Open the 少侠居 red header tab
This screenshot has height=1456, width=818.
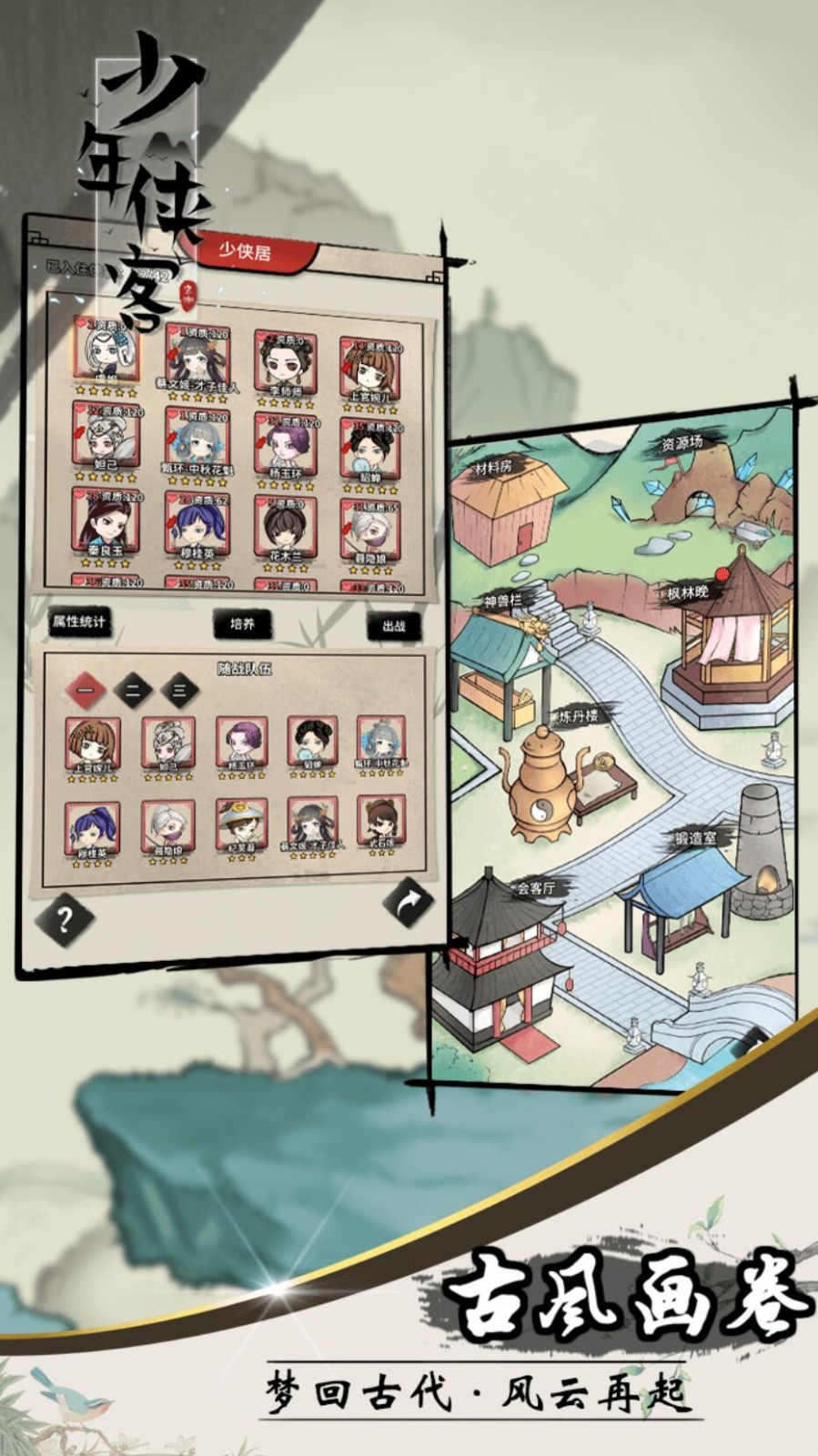pyautogui.click(x=246, y=251)
